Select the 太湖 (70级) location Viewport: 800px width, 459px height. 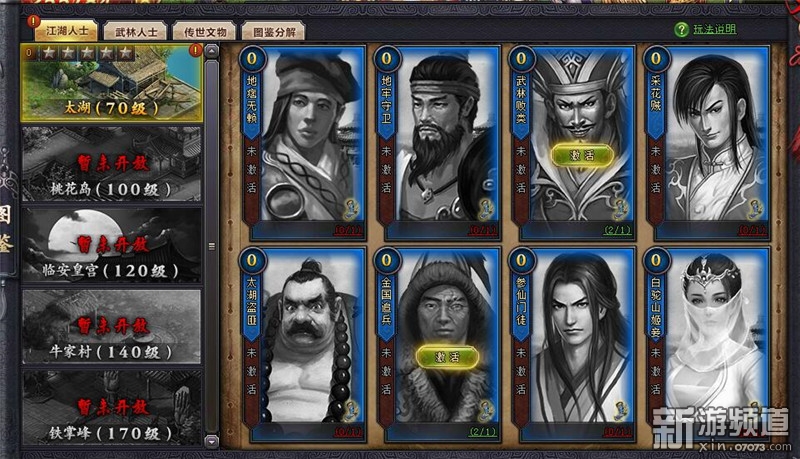point(111,82)
